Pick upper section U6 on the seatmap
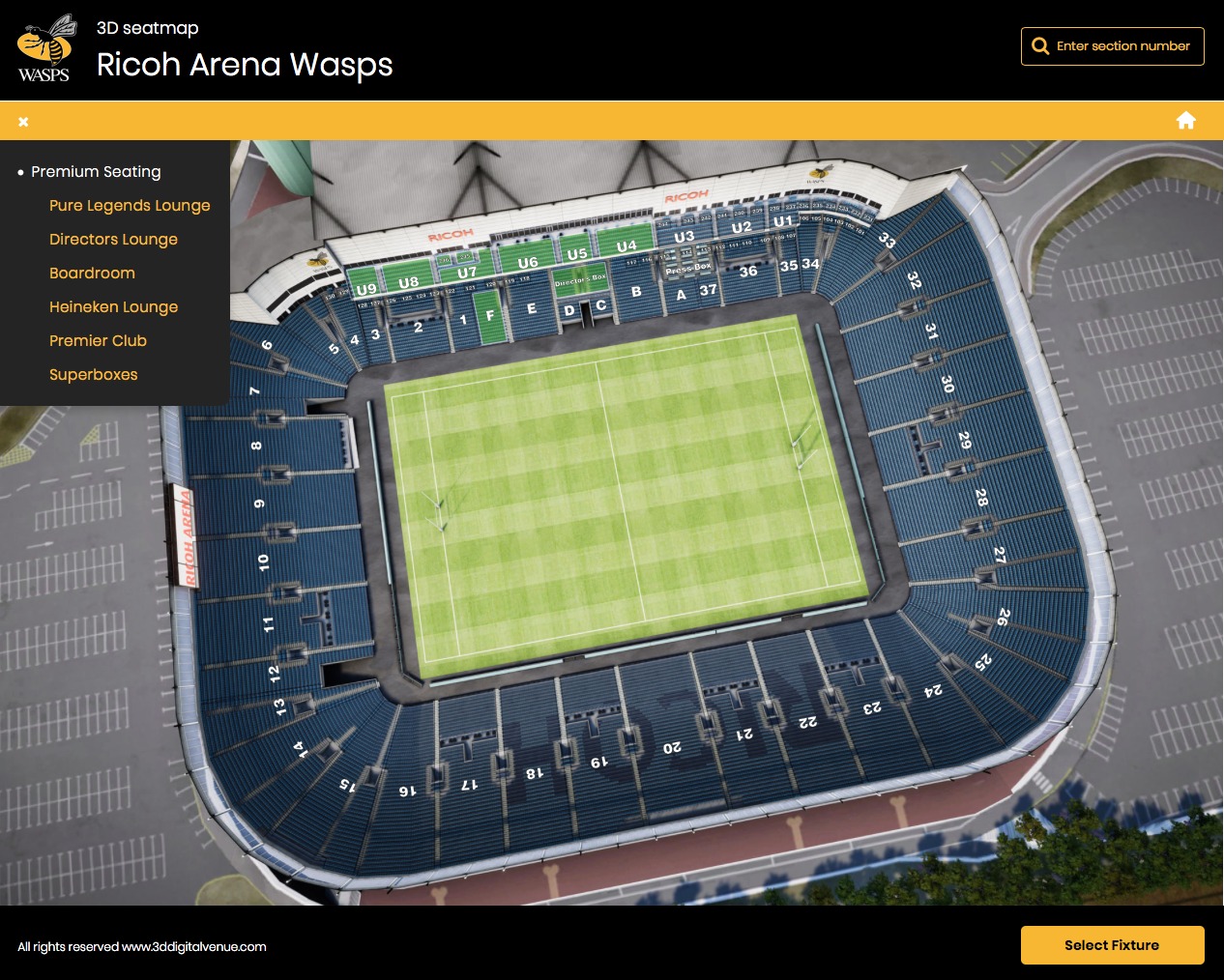1224x980 pixels. point(528,262)
